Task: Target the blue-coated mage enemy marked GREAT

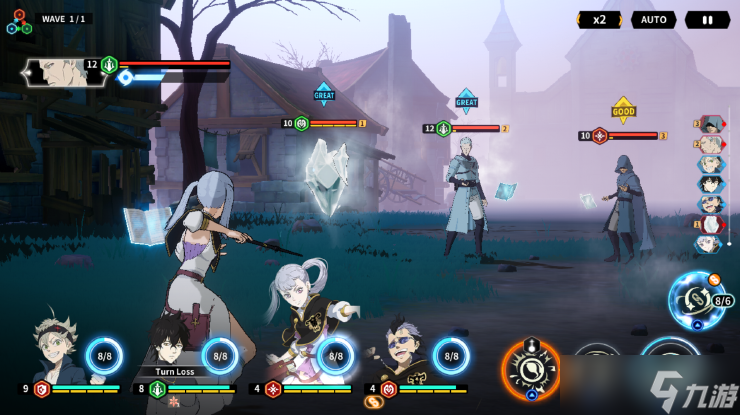Action: [x=466, y=195]
